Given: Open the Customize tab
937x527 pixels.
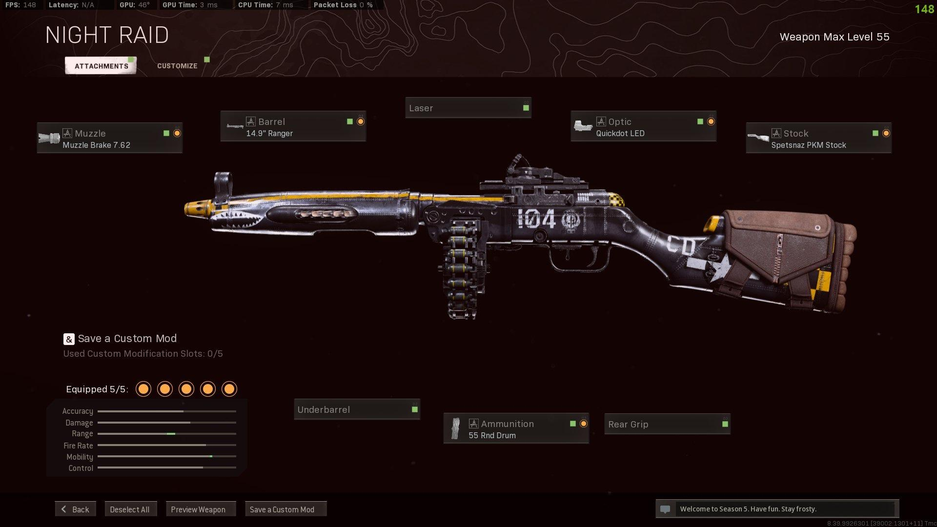Looking at the screenshot, I should (177, 66).
